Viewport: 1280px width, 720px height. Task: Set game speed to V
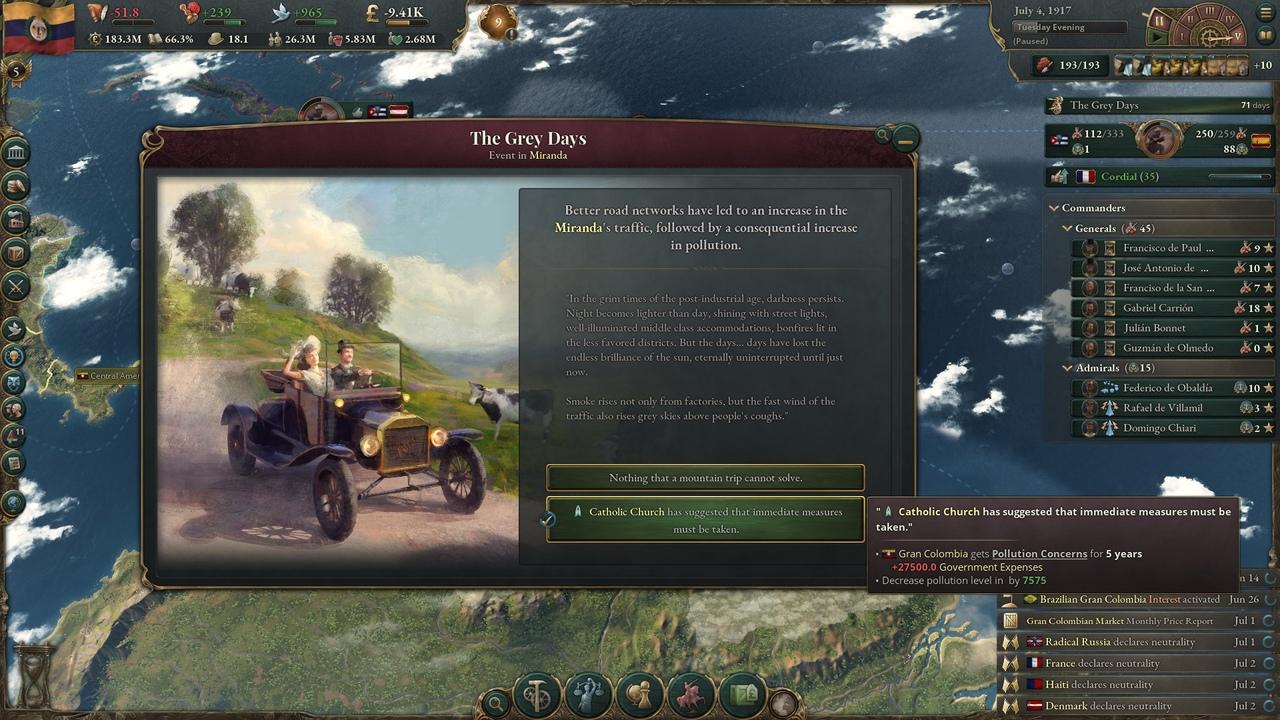pos(1237,36)
